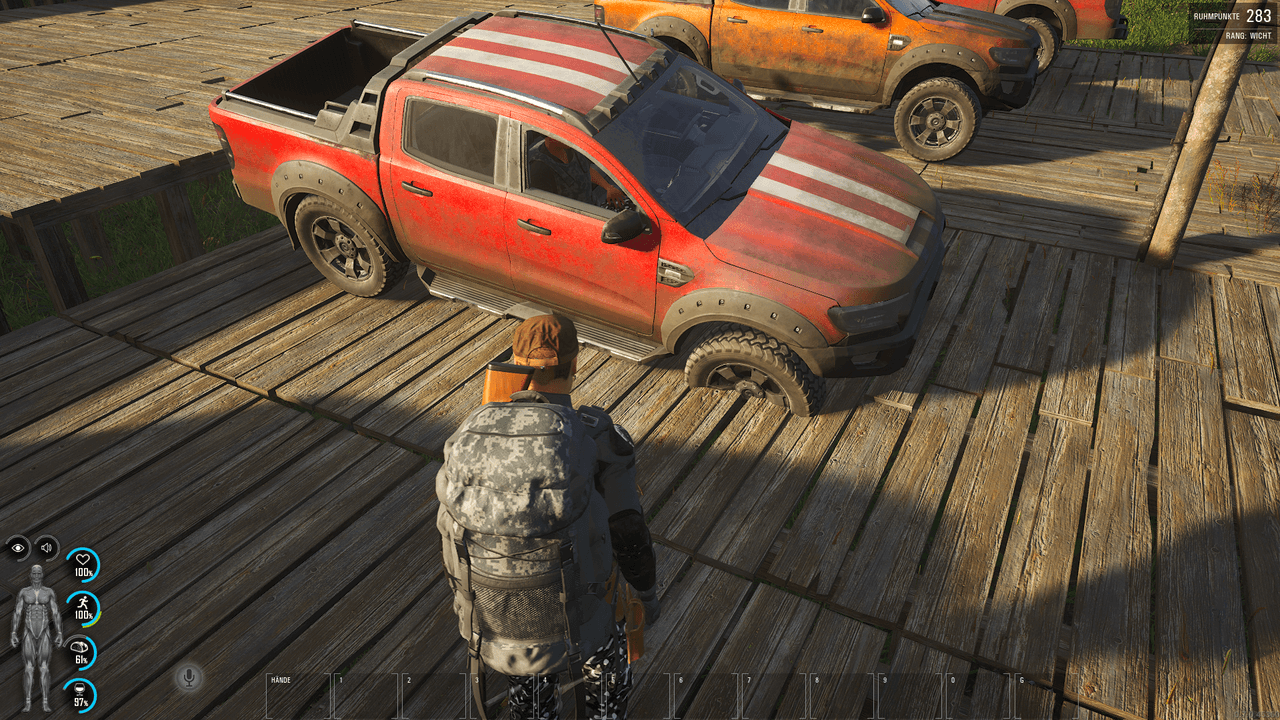Select the Hände hotbar slot
The width and height of the screenshot is (1280, 720).
(298, 696)
